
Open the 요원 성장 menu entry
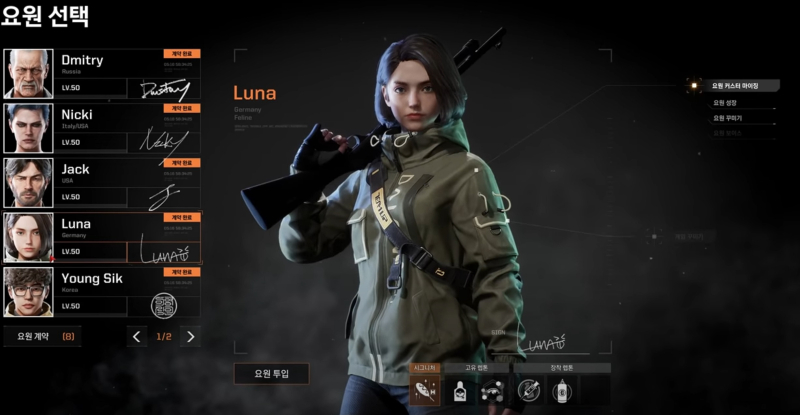click(727, 102)
